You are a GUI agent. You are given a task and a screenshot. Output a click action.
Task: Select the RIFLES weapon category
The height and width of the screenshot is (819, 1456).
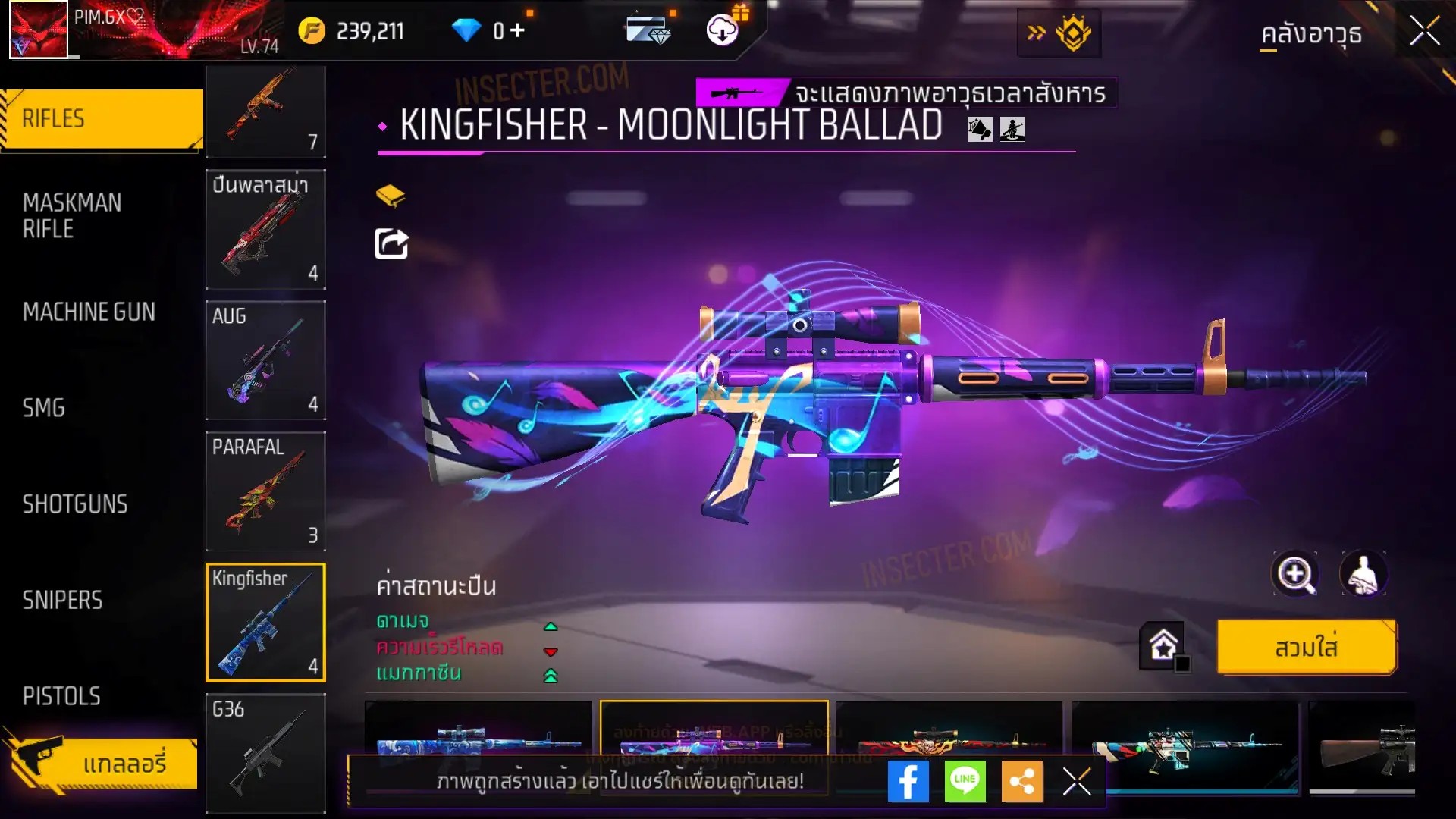(x=102, y=119)
